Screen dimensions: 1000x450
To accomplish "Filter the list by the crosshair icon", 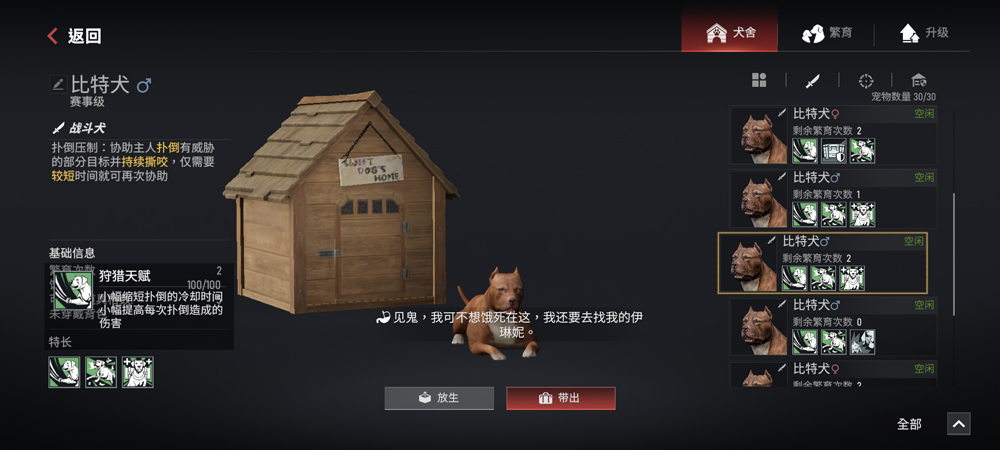I will [866, 80].
